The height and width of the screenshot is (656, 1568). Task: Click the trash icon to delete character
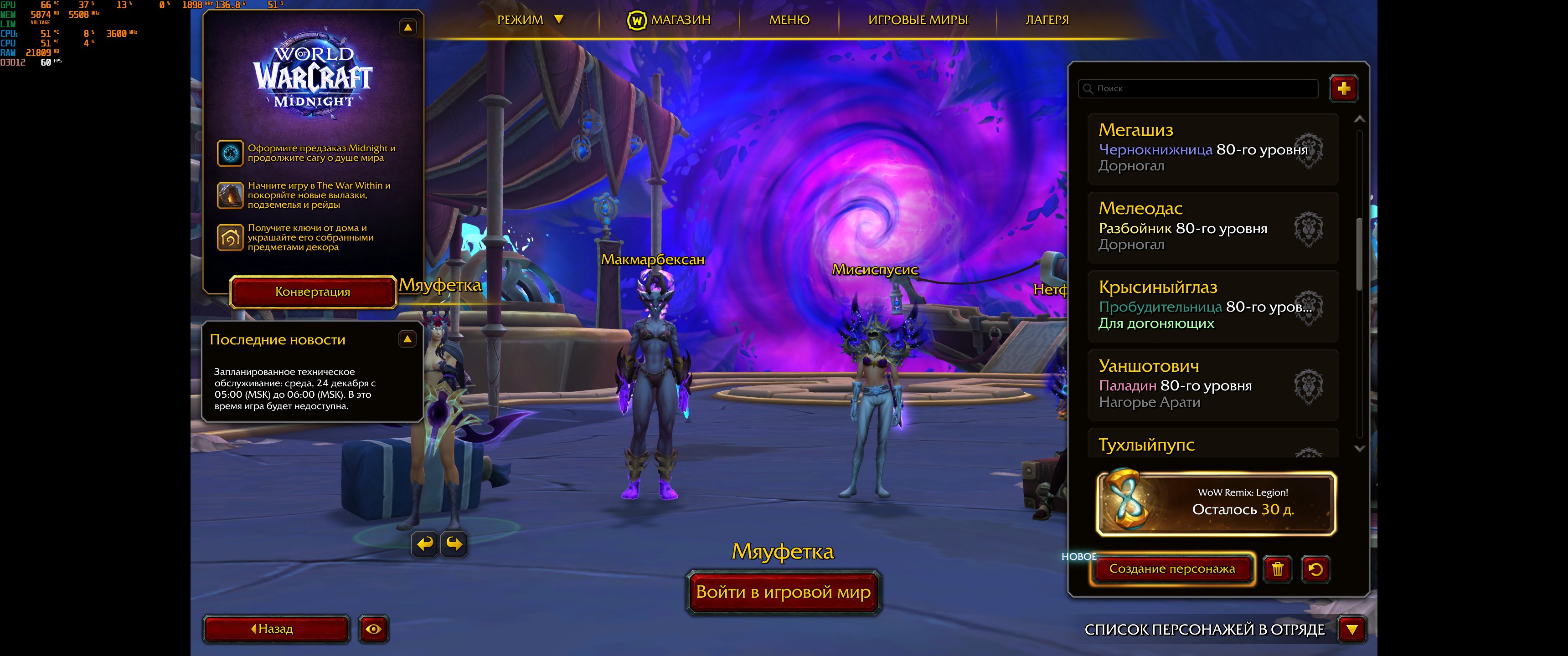1278,569
